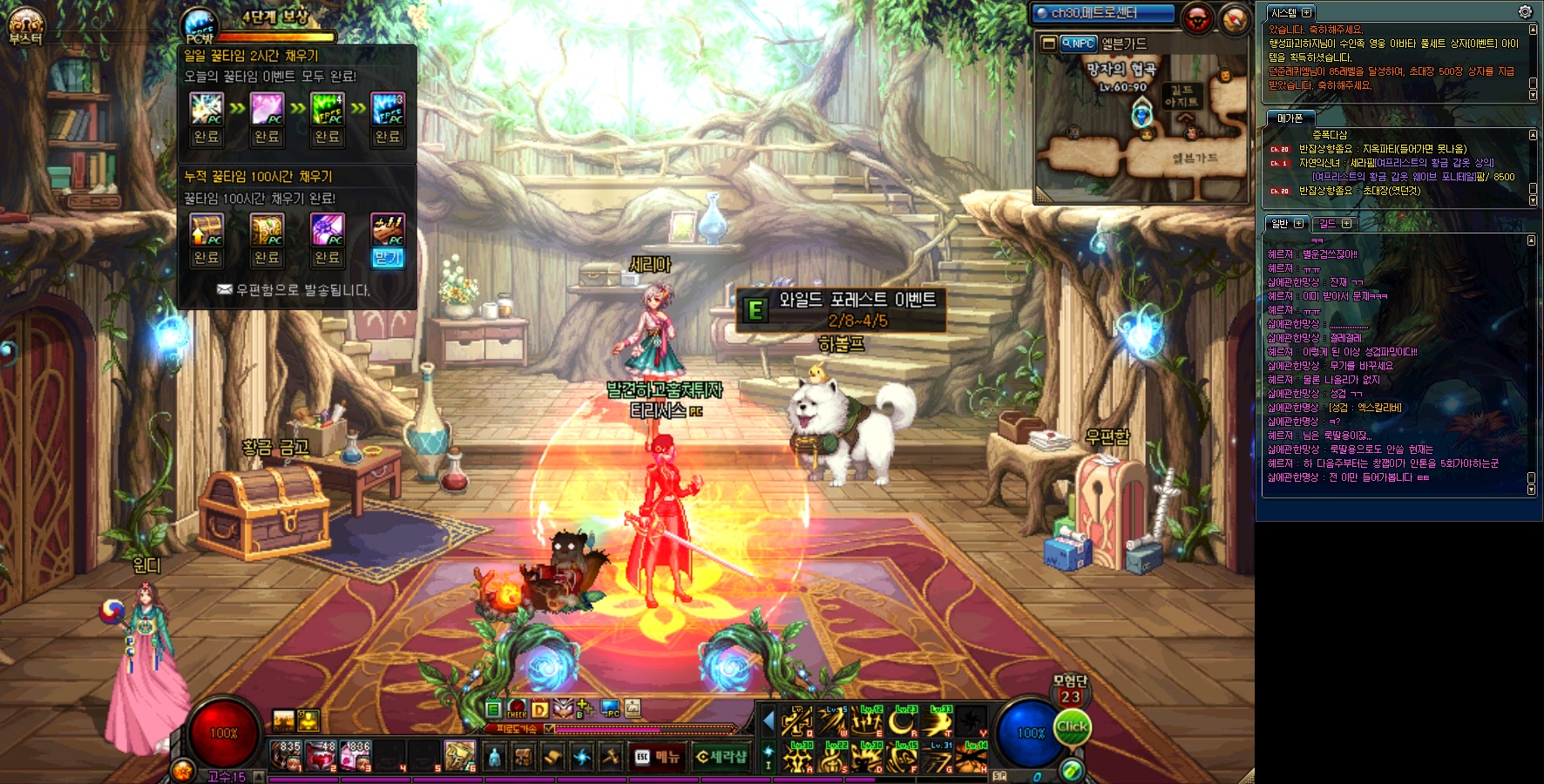The width and height of the screenshot is (1544, 784).
Task: Use the red potion in quick slot 2
Action: (x=321, y=755)
